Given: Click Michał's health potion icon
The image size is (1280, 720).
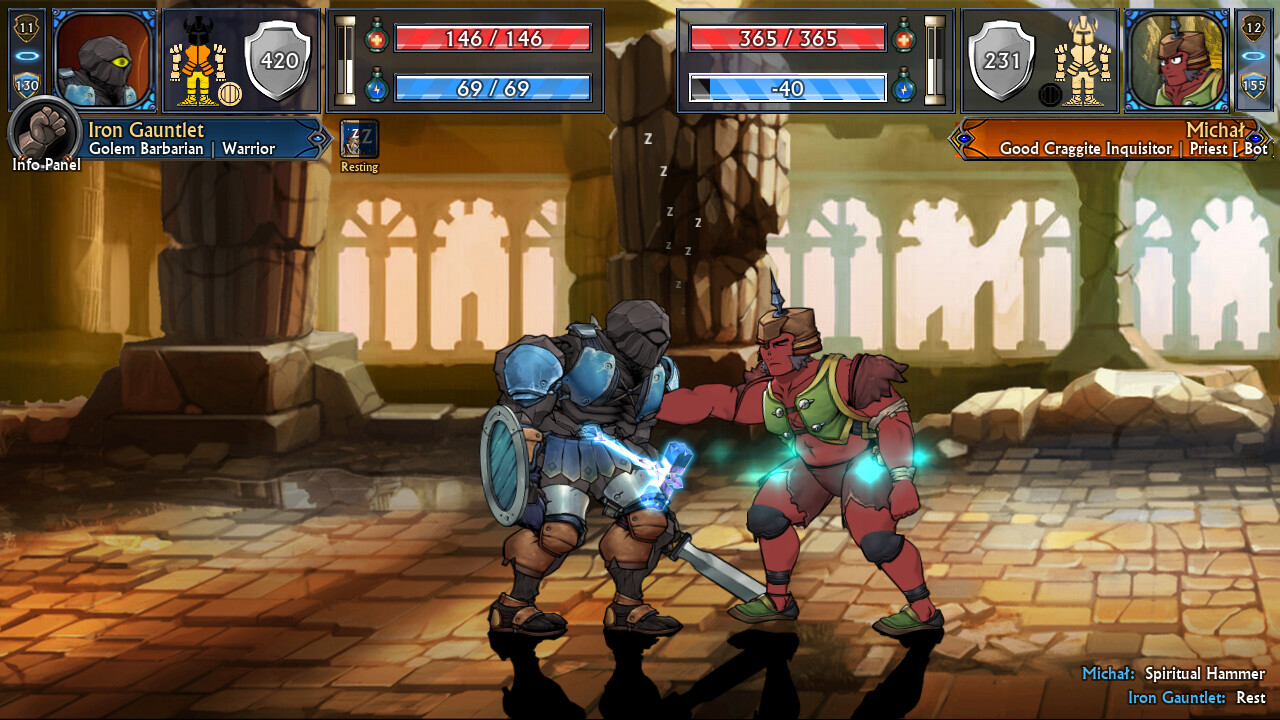Looking at the screenshot, I should click(x=905, y=40).
